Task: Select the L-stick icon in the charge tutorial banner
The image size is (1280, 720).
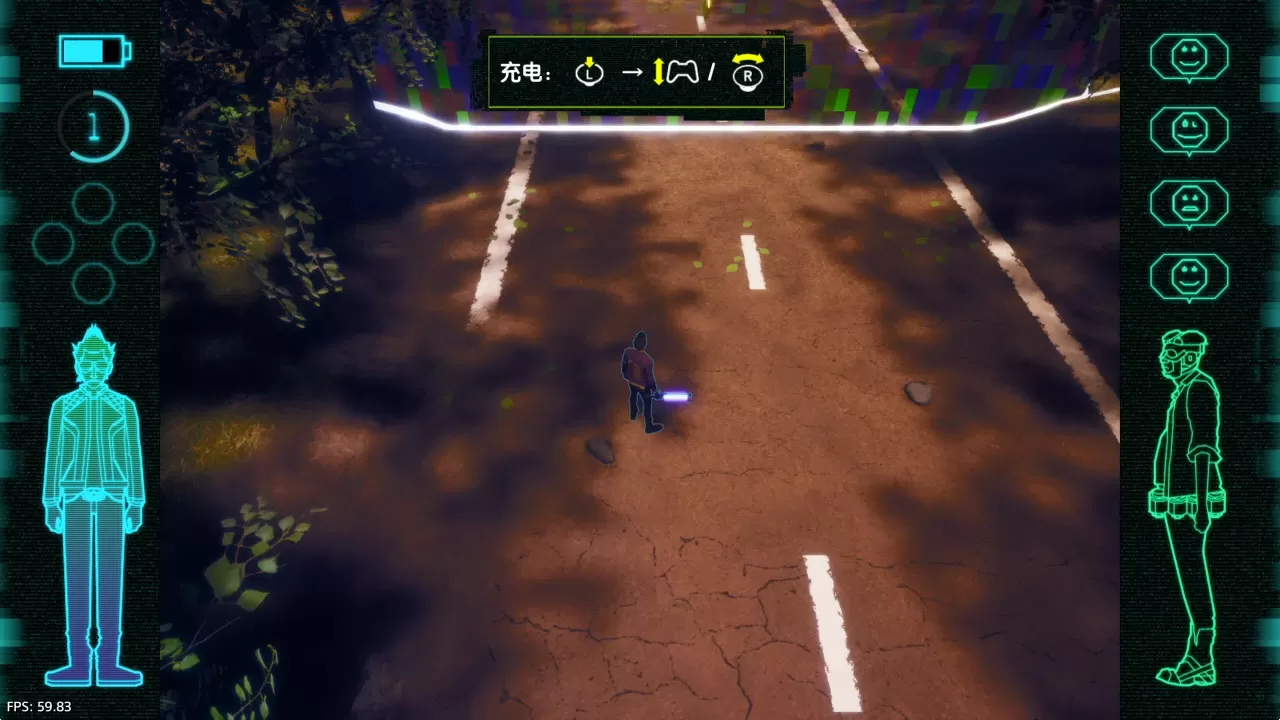Action: [589, 73]
